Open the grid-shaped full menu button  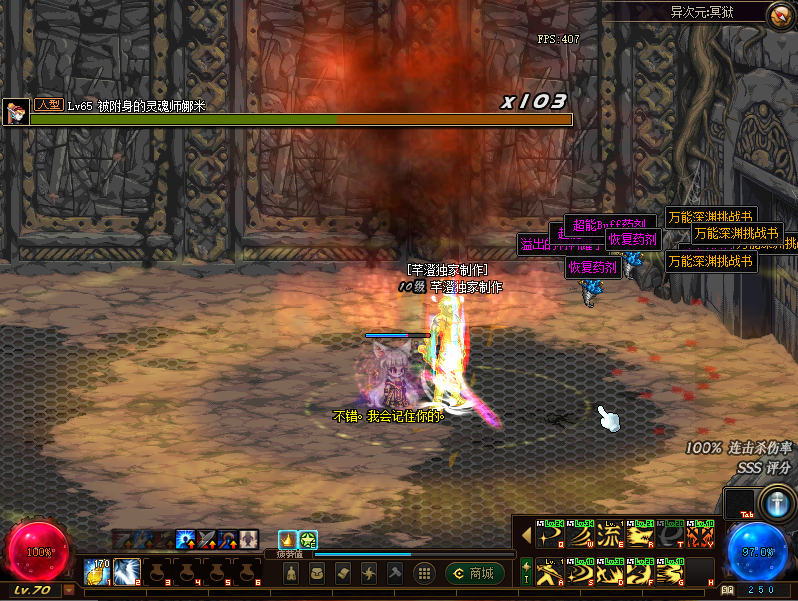click(424, 573)
